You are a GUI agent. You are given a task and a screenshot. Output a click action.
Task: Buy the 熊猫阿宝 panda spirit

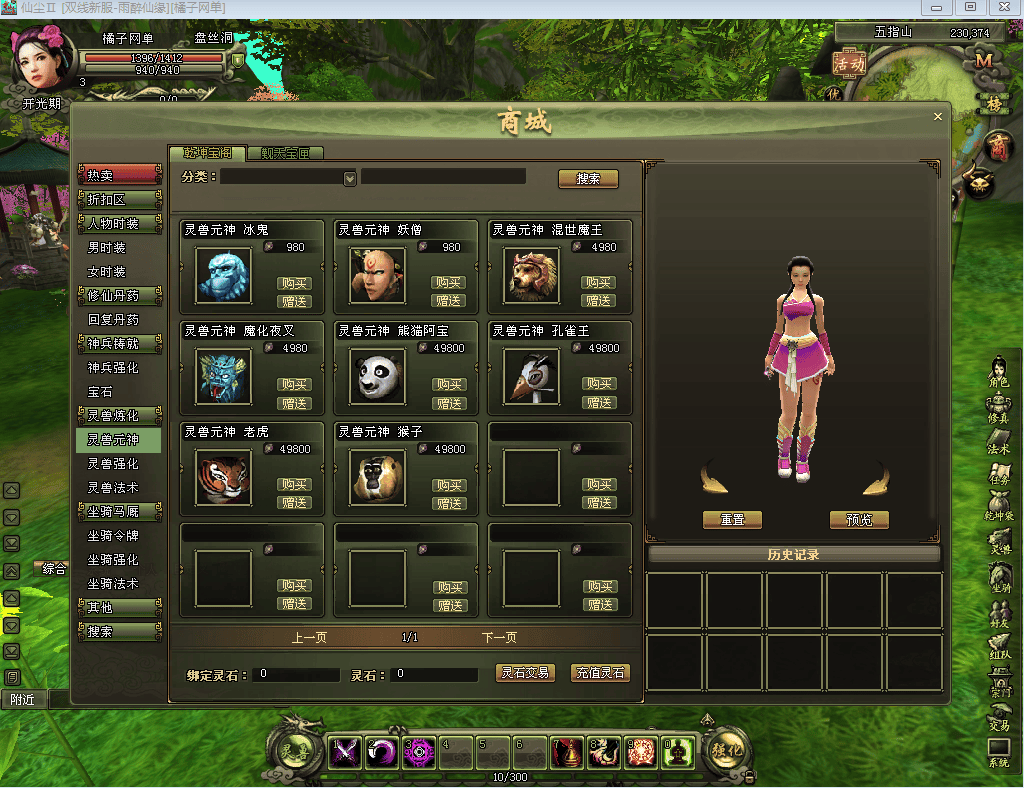click(449, 385)
